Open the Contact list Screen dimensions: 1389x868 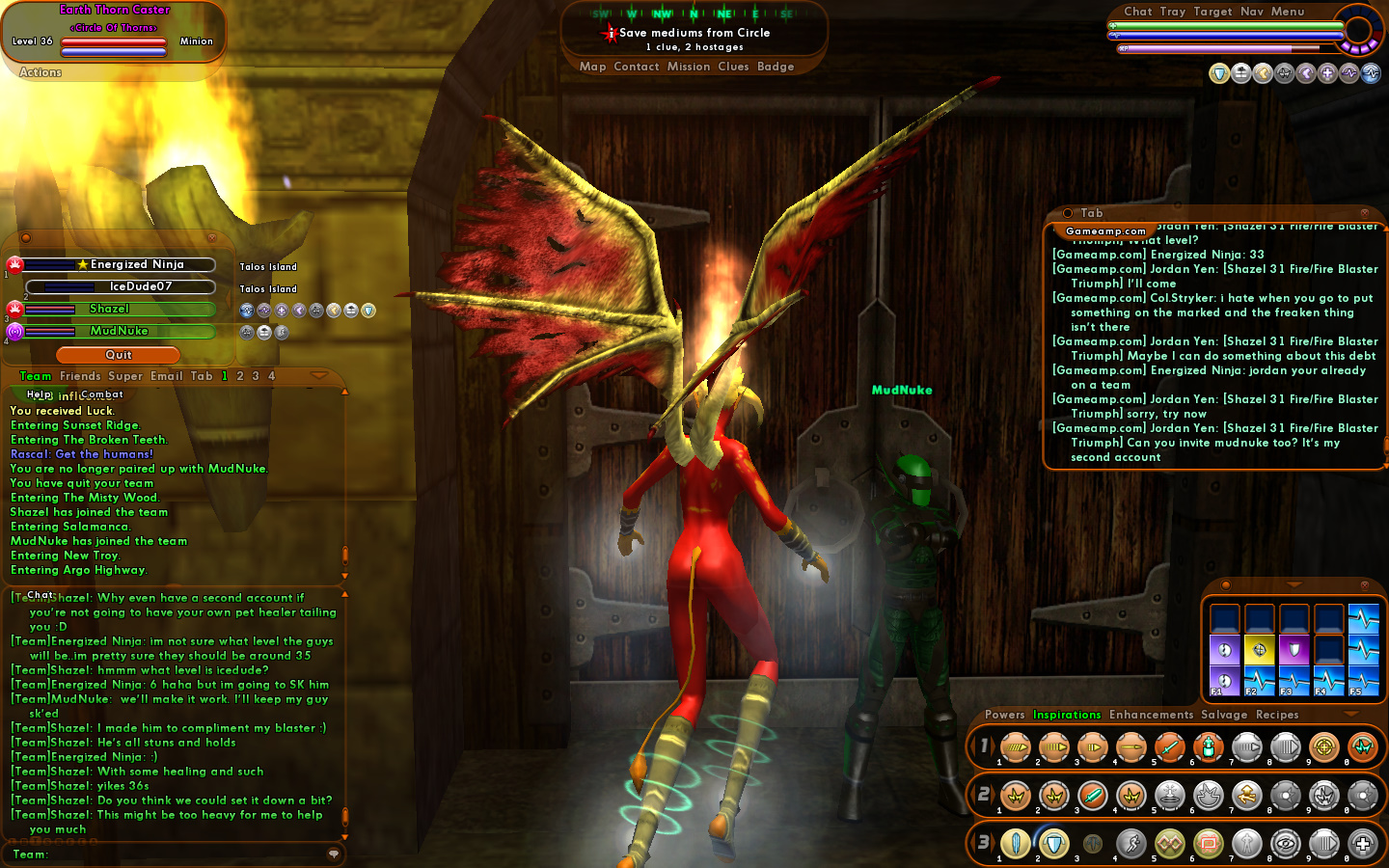[636, 67]
